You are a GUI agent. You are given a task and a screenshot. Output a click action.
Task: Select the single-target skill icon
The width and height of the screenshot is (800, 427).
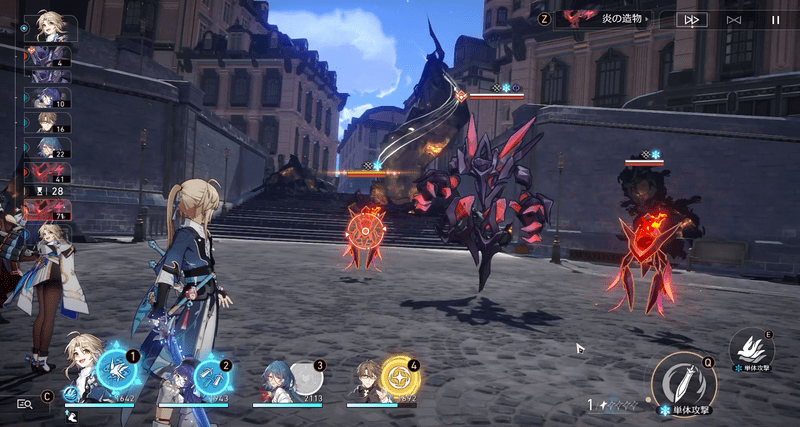point(752,349)
